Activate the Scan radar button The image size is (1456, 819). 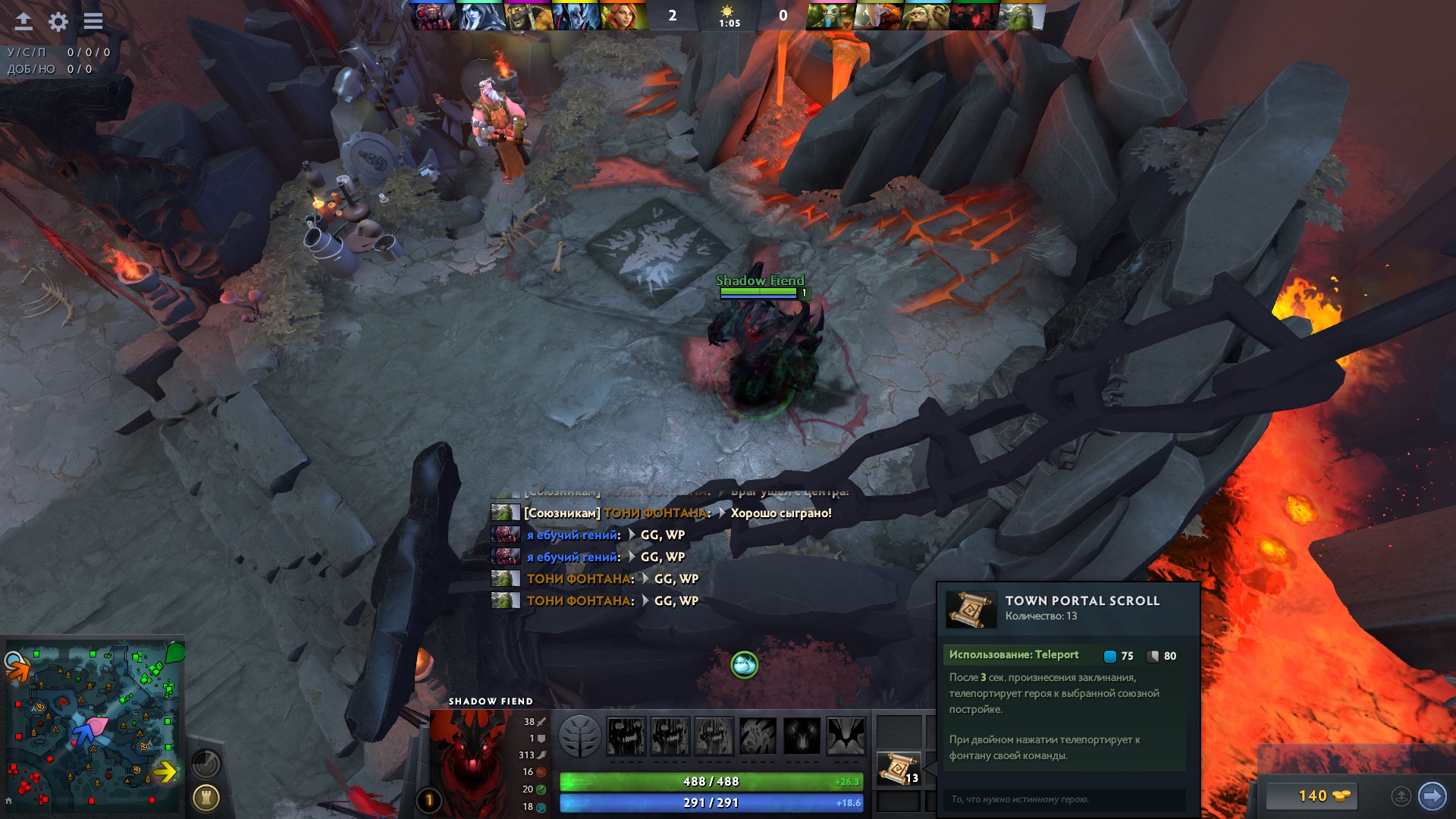(x=206, y=764)
